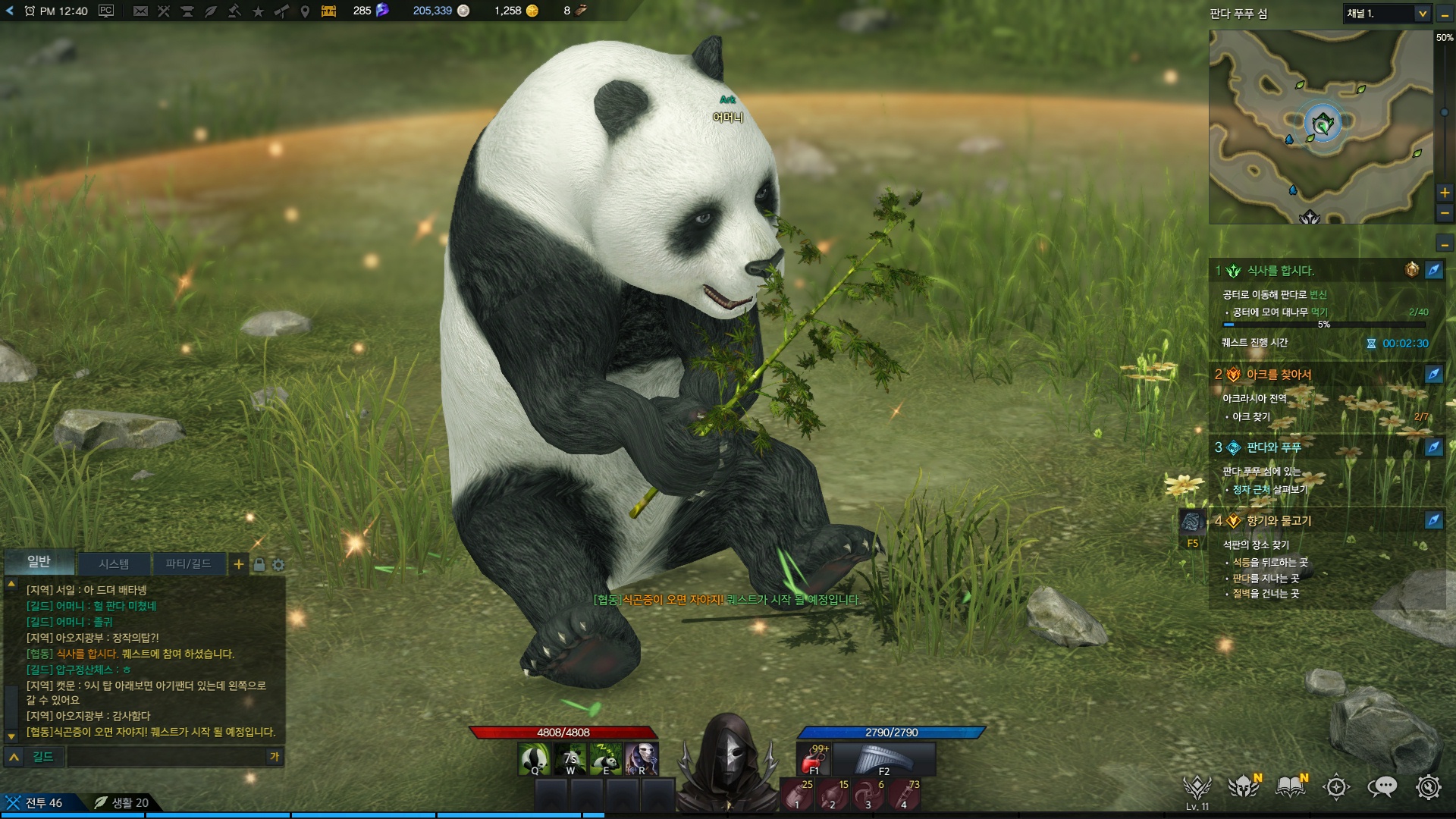Select the 식사를 합시다 quest entry
The width and height of the screenshot is (1456, 819).
point(1281,271)
